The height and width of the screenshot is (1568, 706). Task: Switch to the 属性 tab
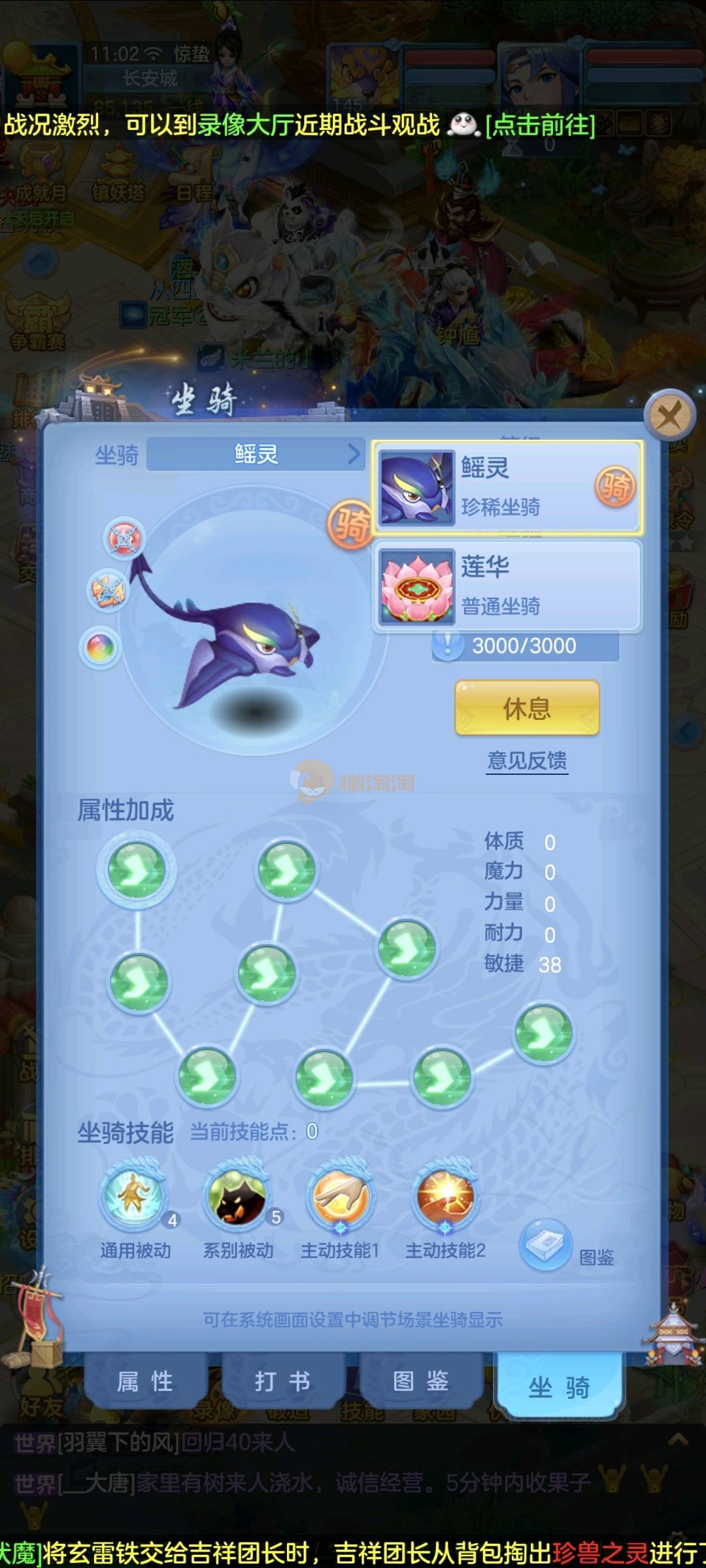(145, 1381)
